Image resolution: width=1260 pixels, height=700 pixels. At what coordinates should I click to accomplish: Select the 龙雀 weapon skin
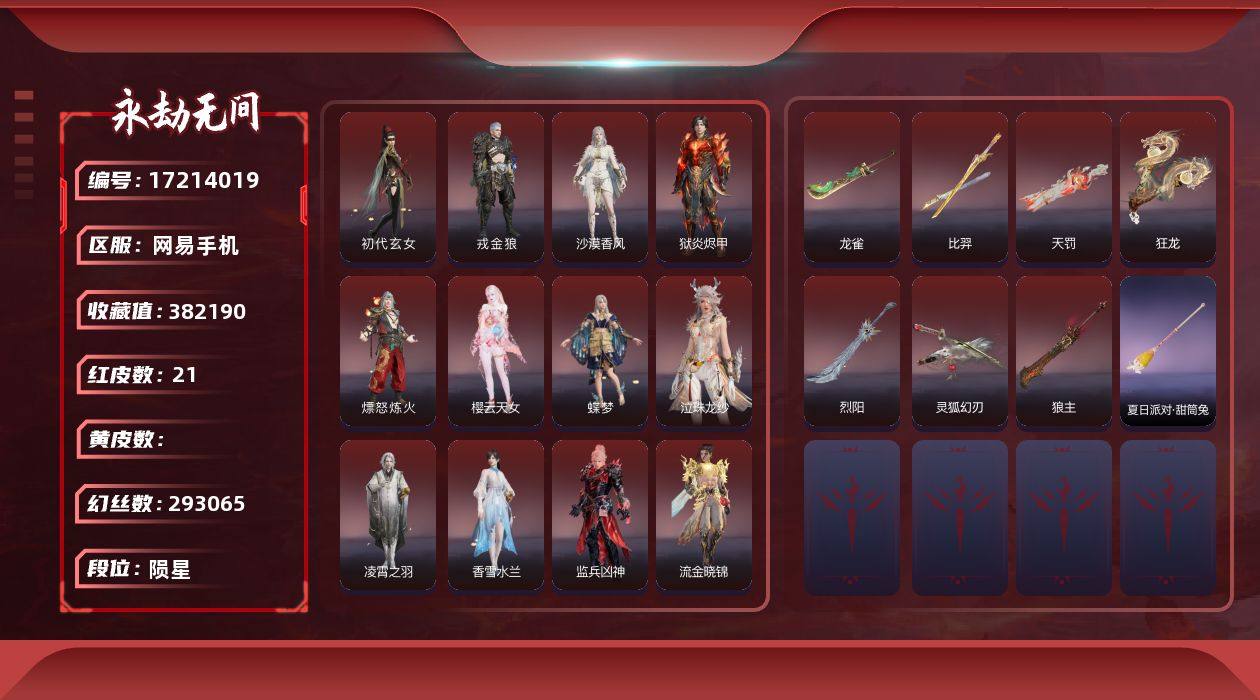[x=852, y=187]
